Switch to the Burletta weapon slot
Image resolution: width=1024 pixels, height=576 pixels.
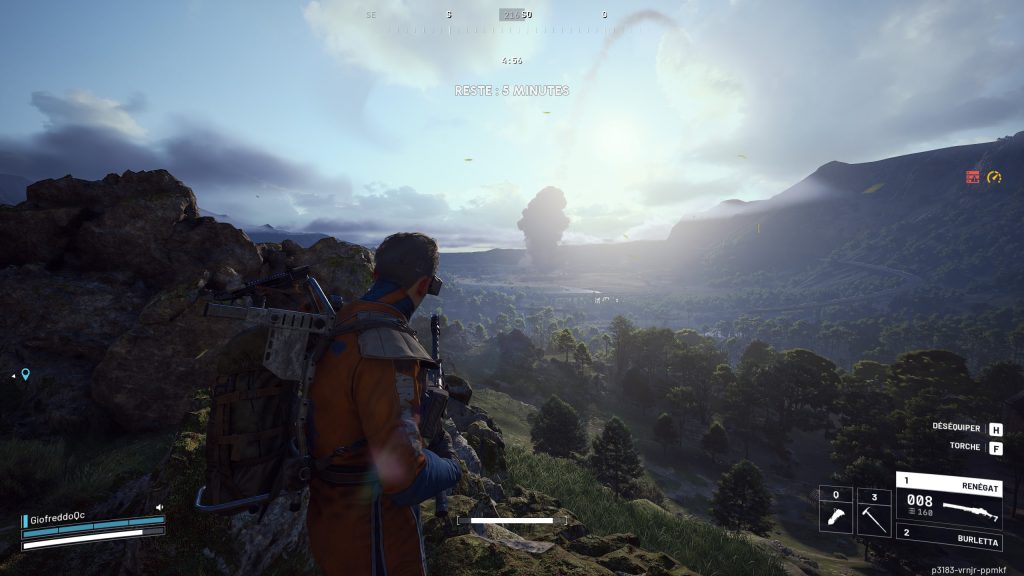[x=948, y=540]
